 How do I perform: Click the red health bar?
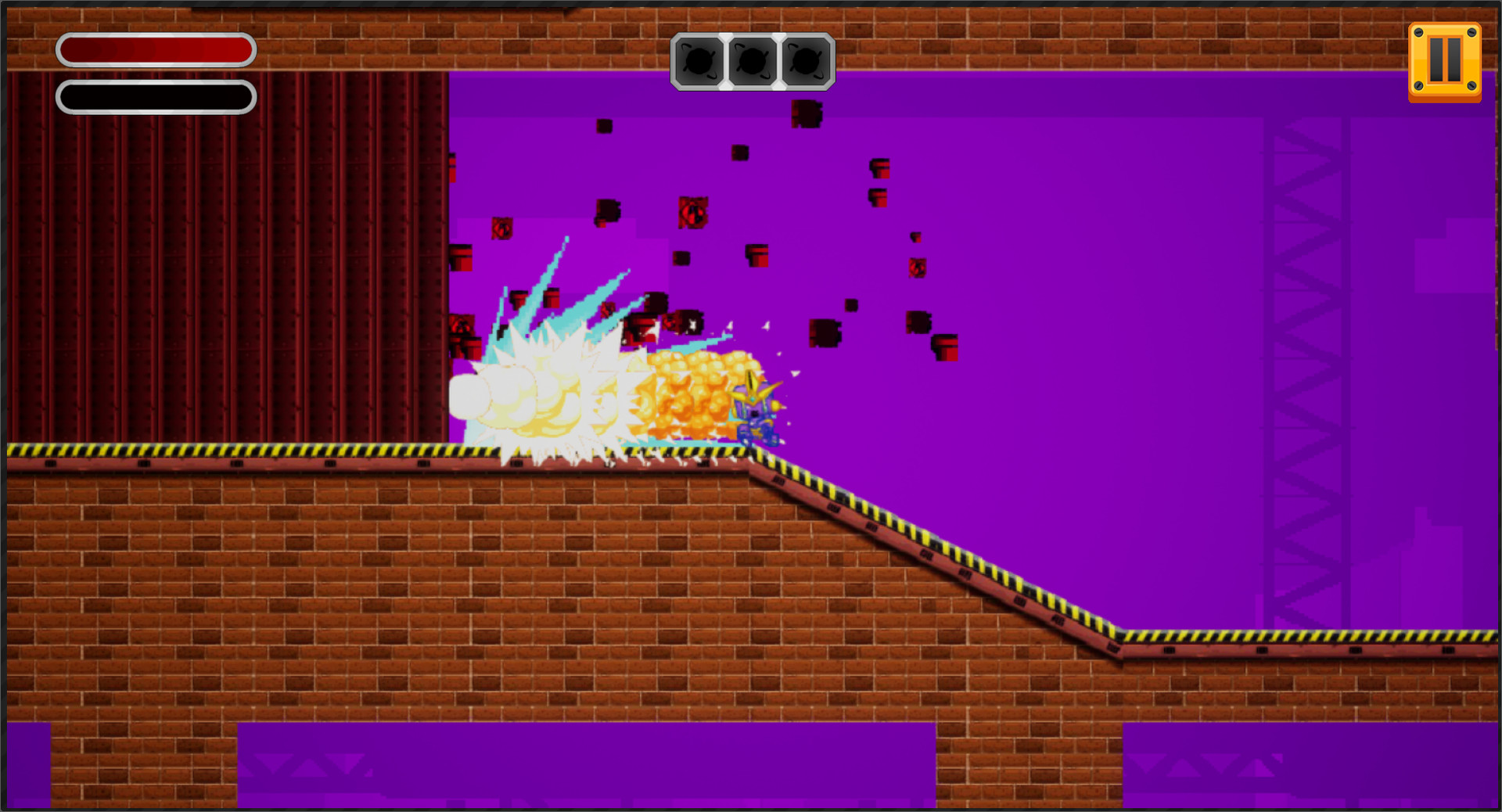[154, 49]
